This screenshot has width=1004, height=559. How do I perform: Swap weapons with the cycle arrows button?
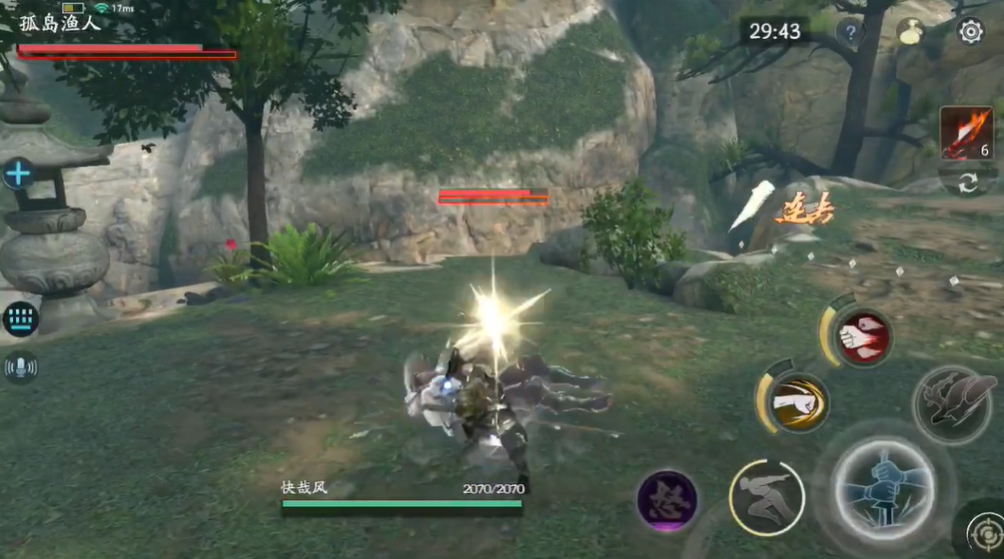(967, 183)
